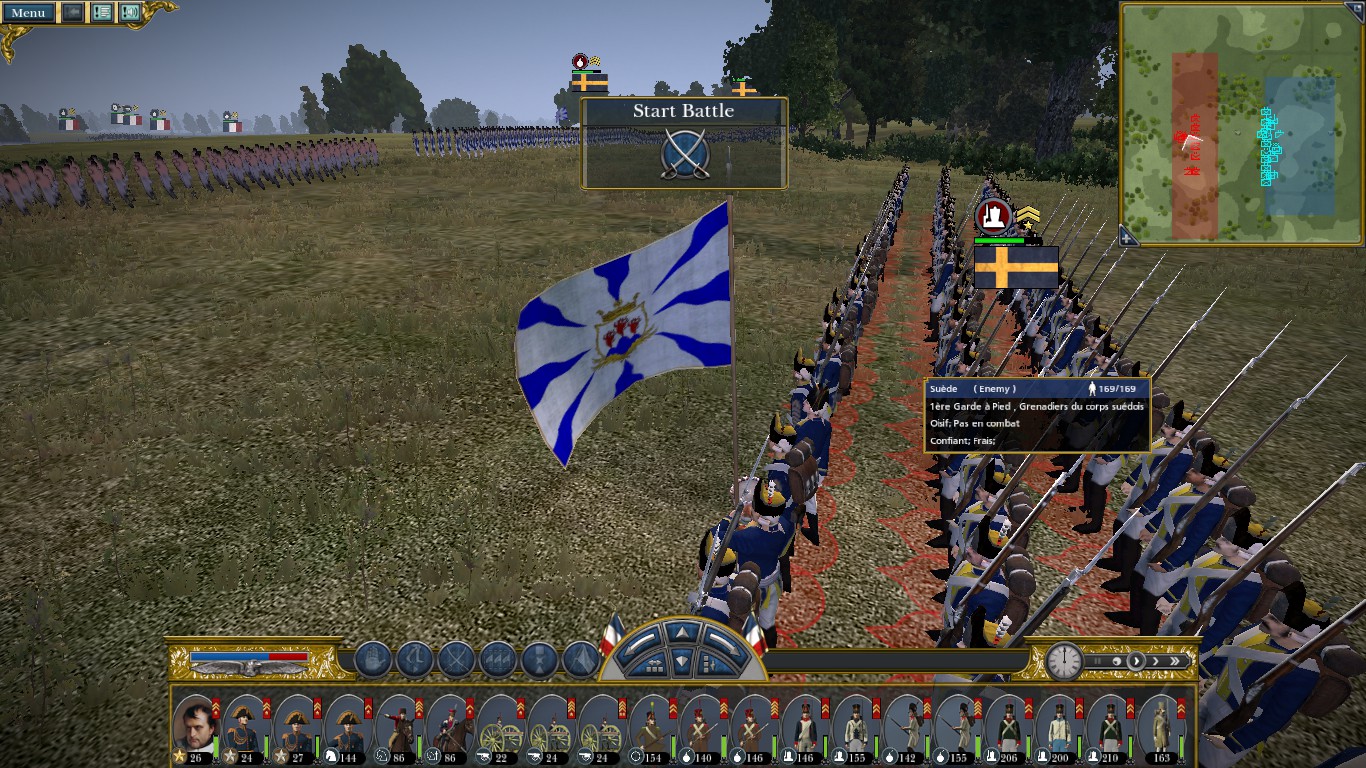Open the Menu button

click(x=28, y=13)
